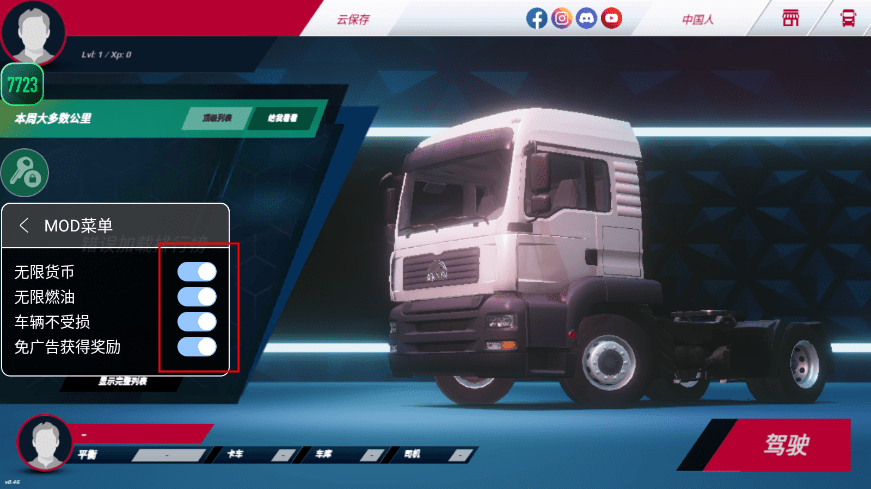Go back from the MOD菜单 panel
This screenshot has height=489, width=871.
coord(24,226)
